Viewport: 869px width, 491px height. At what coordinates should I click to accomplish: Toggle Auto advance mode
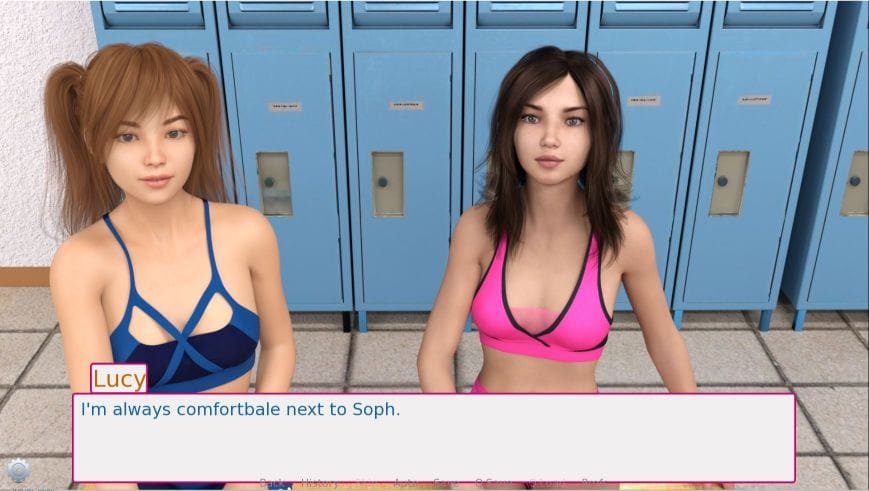point(405,483)
